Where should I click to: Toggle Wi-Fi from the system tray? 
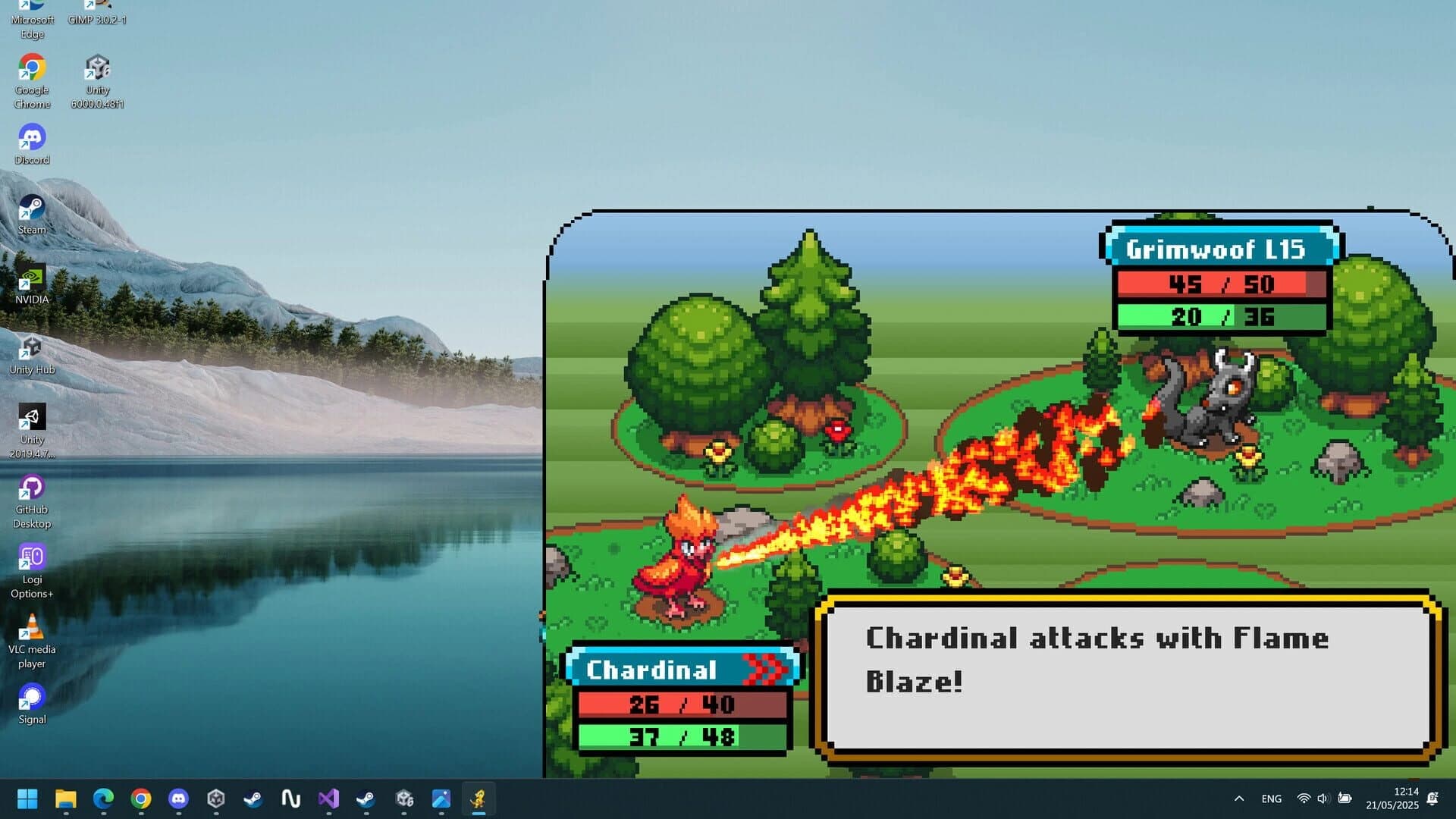coord(1303,799)
